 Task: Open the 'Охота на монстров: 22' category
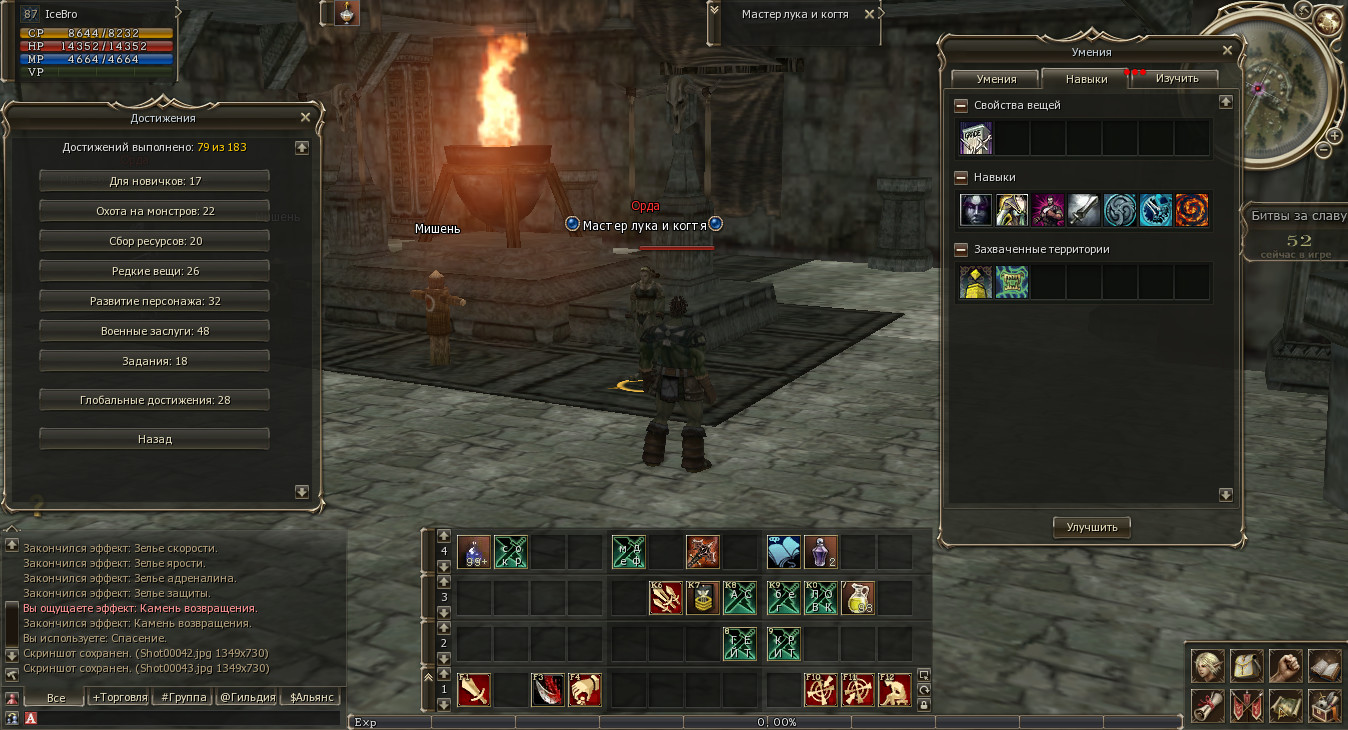[154, 211]
